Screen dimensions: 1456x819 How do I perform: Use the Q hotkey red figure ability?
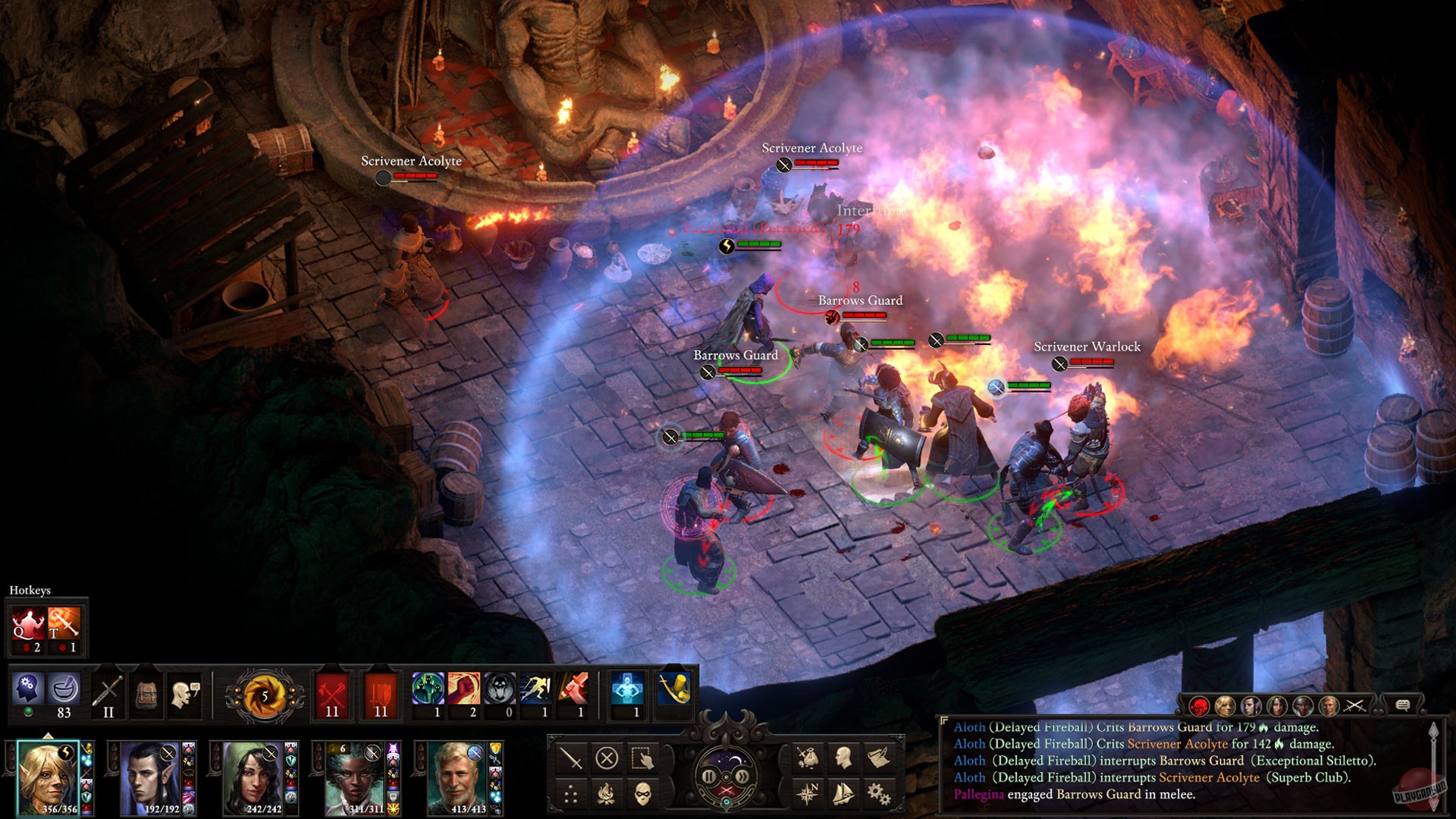coord(27,625)
